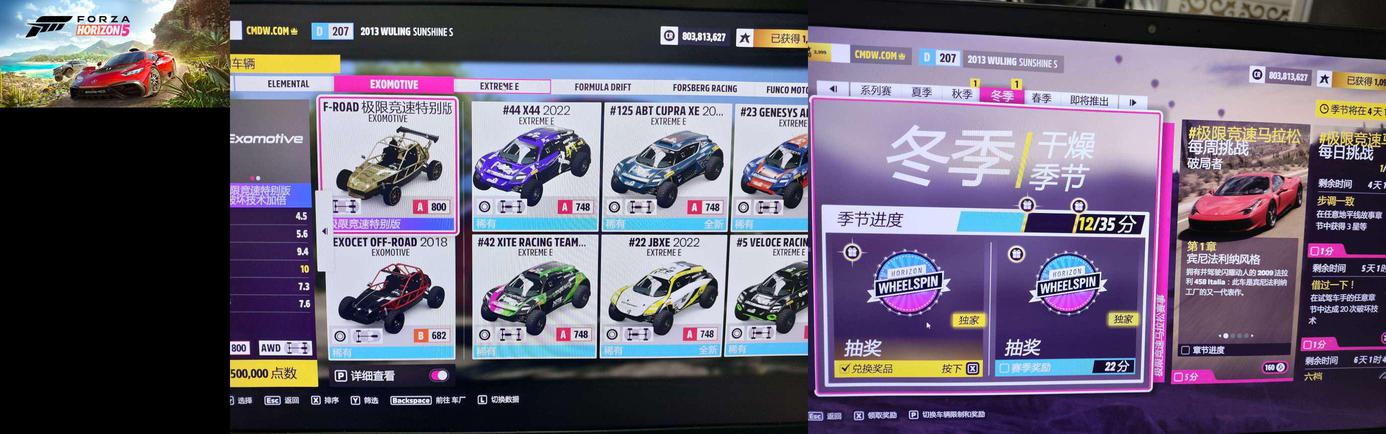The height and width of the screenshot is (434, 1386).
Task: Open the Forsberg Racing tab
Action: tap(704, 88)
